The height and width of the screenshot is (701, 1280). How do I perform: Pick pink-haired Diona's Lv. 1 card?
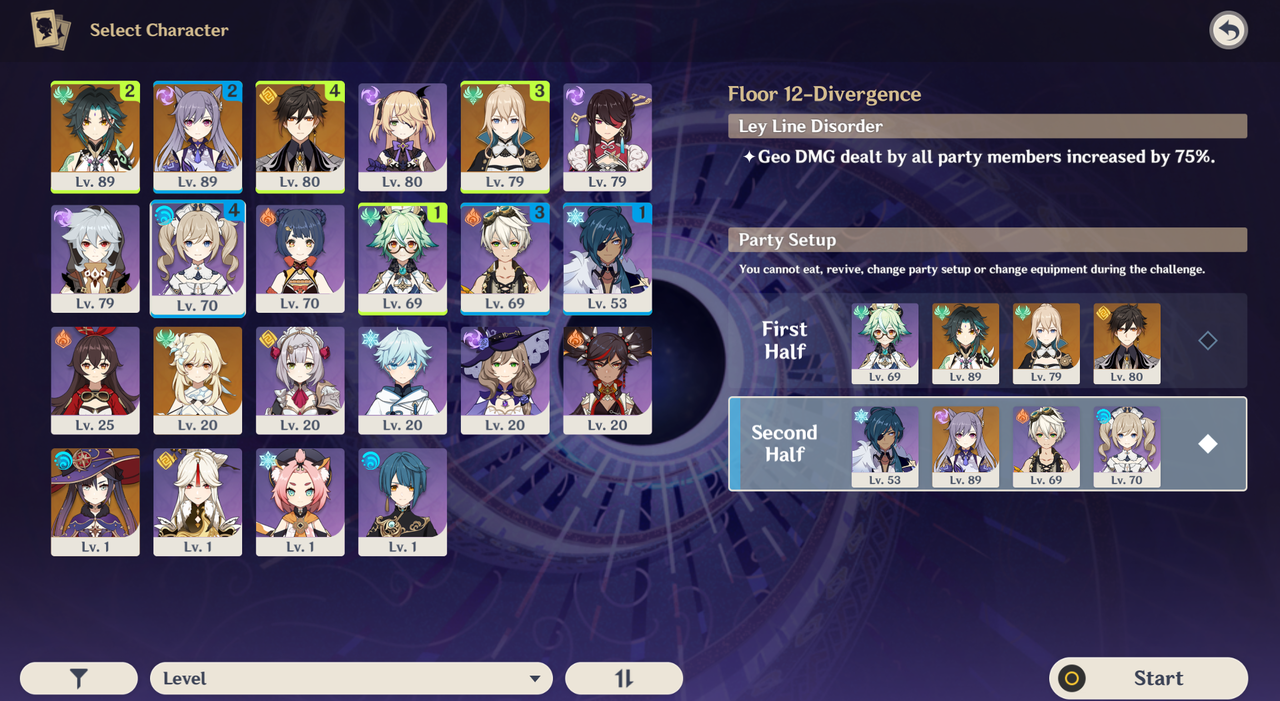(x=300, y=501)
